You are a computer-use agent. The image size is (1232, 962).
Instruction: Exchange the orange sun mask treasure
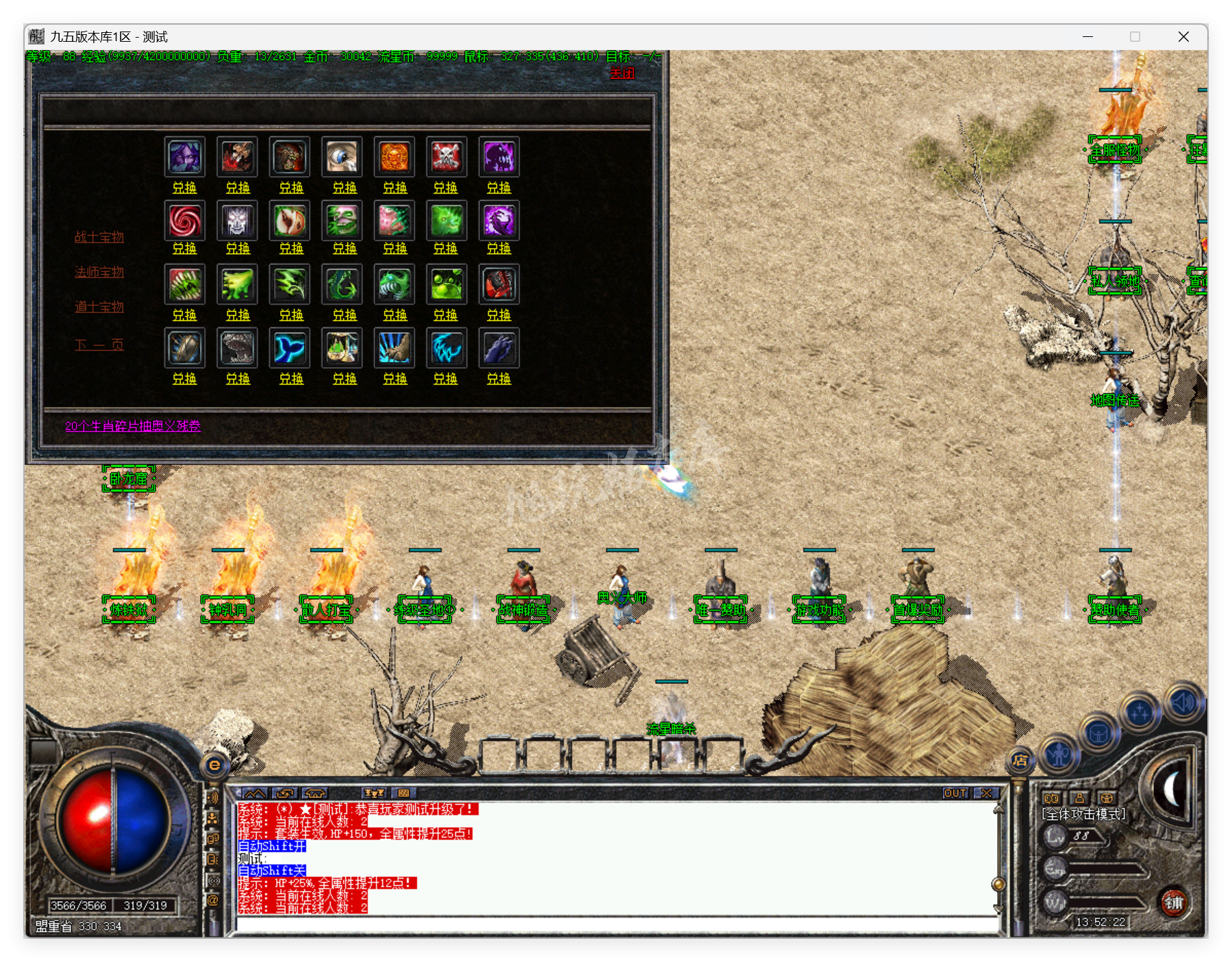(x=395, y=188)
